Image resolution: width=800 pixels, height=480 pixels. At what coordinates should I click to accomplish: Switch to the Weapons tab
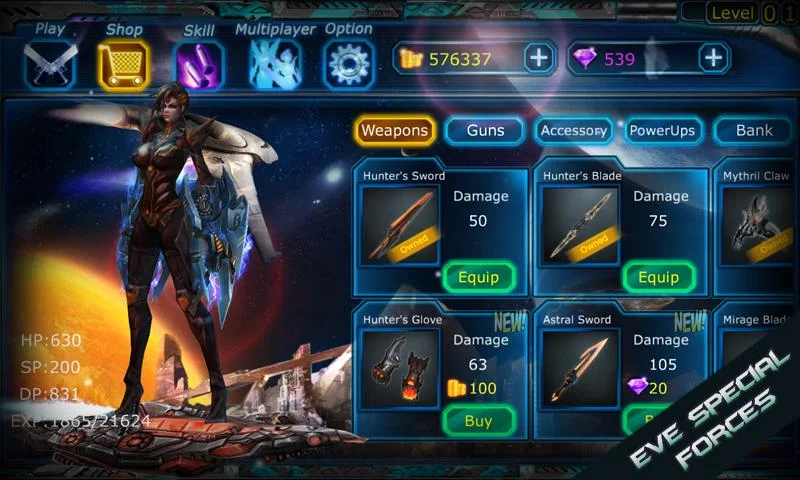(395, 130)
